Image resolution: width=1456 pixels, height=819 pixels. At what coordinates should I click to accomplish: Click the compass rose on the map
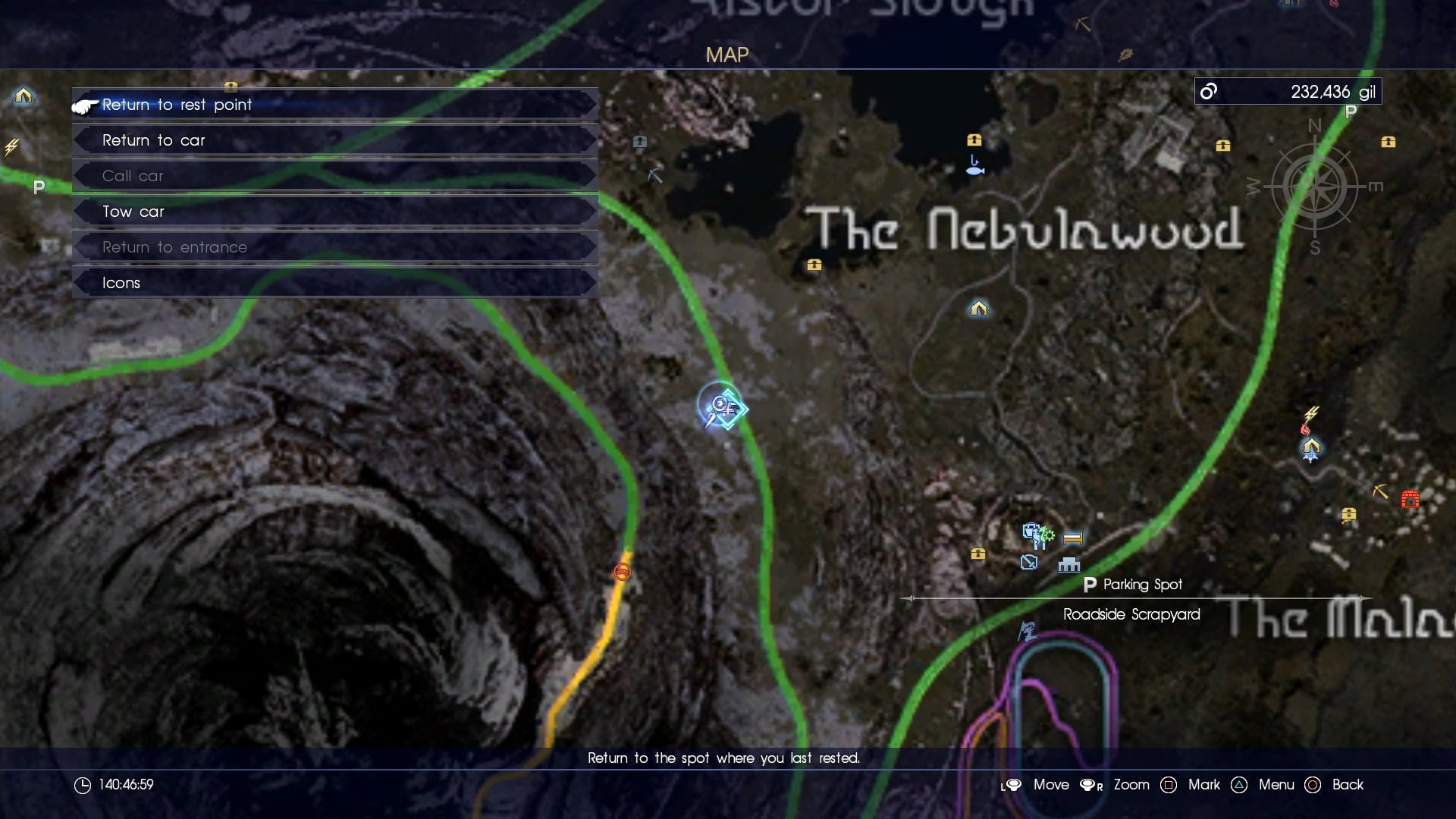click(x=1314, y=187)
